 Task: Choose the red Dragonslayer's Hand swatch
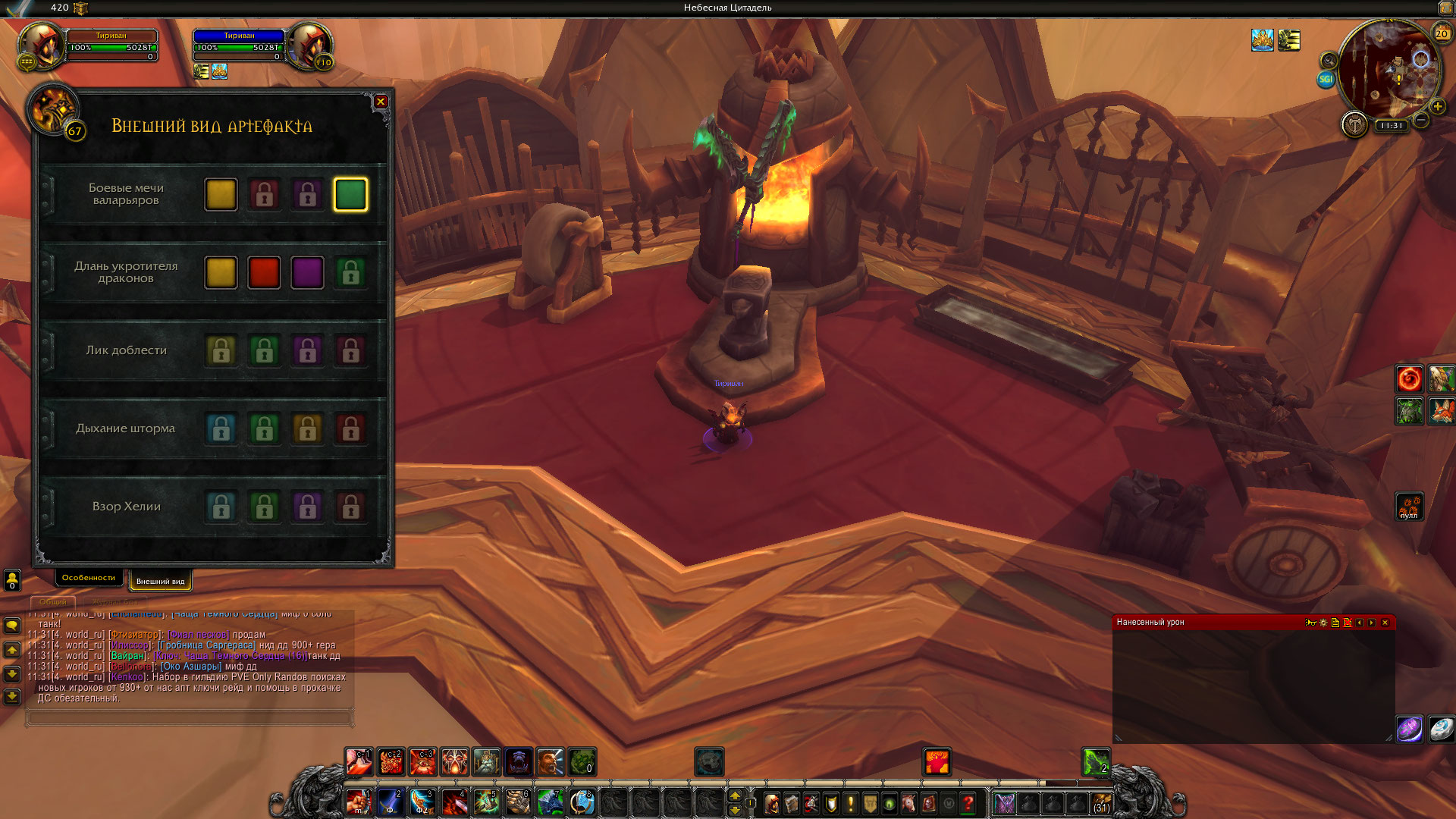[x=264, y=273]
